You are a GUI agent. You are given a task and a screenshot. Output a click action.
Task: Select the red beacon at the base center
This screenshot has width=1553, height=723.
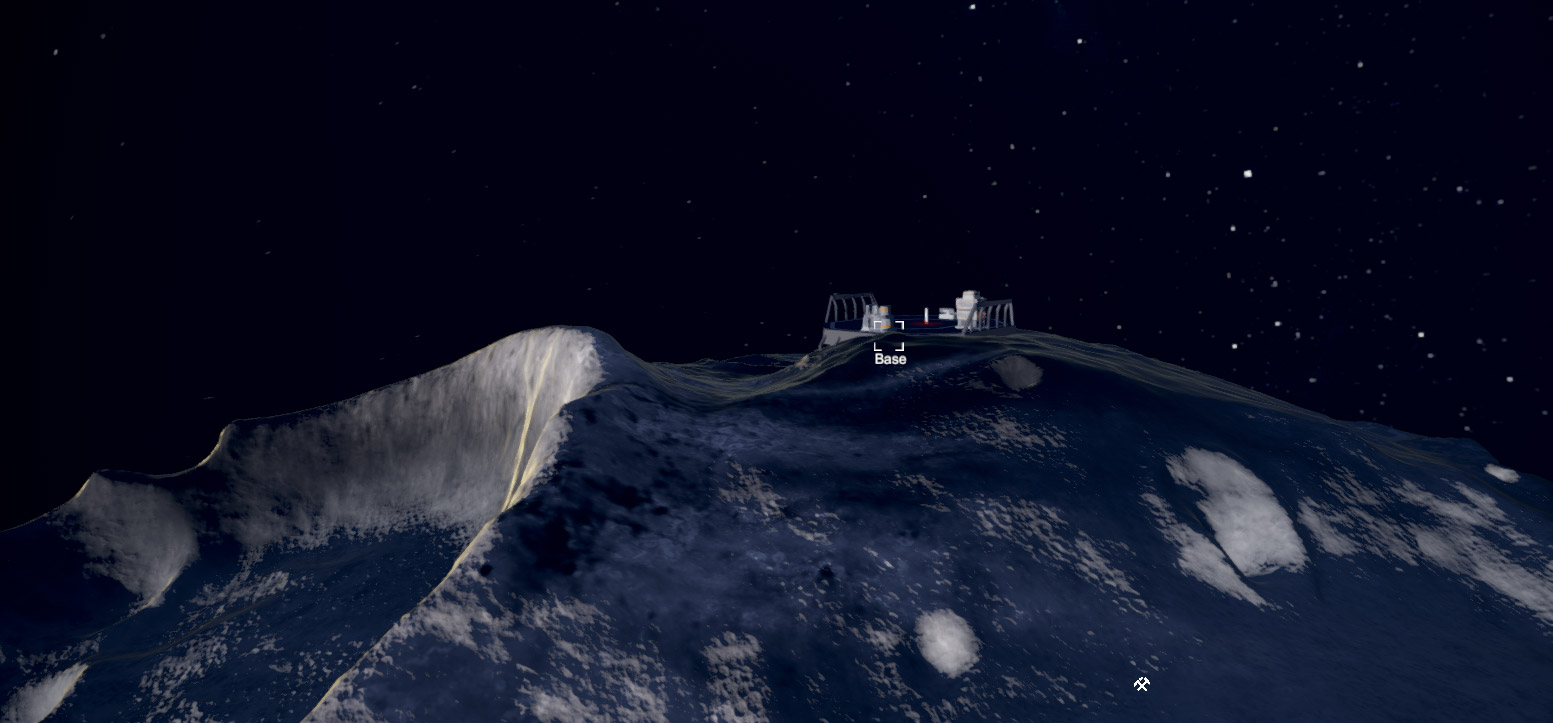tap(926, 322)
